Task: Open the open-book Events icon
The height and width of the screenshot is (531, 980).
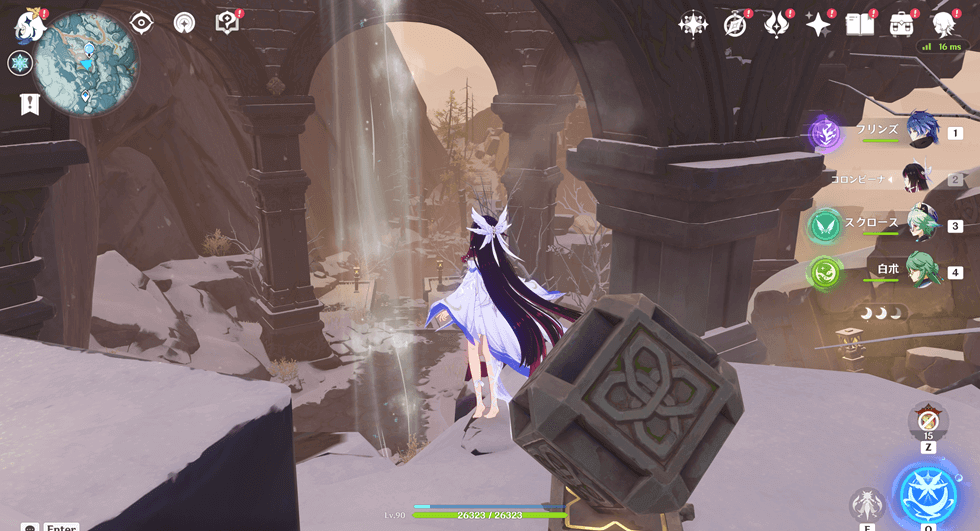Action: 860,25
